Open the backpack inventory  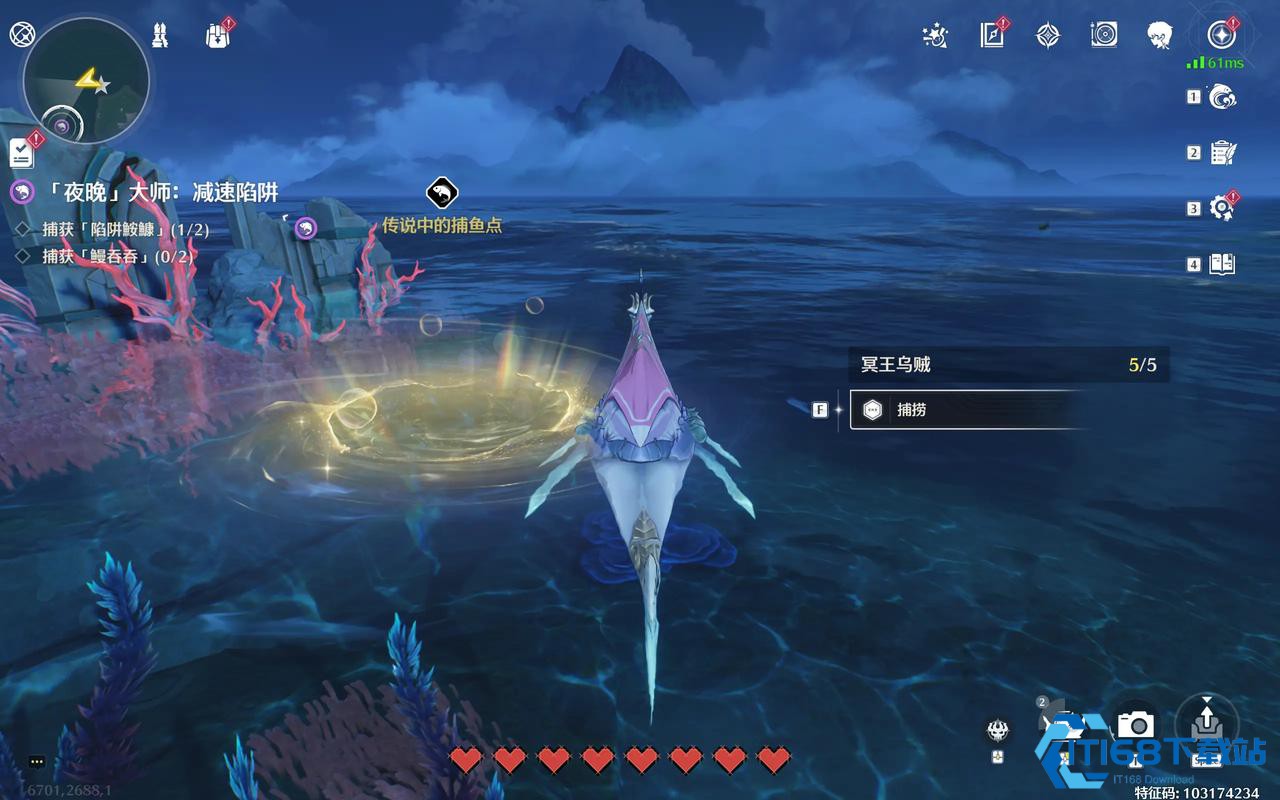click(x=217, y=36)
